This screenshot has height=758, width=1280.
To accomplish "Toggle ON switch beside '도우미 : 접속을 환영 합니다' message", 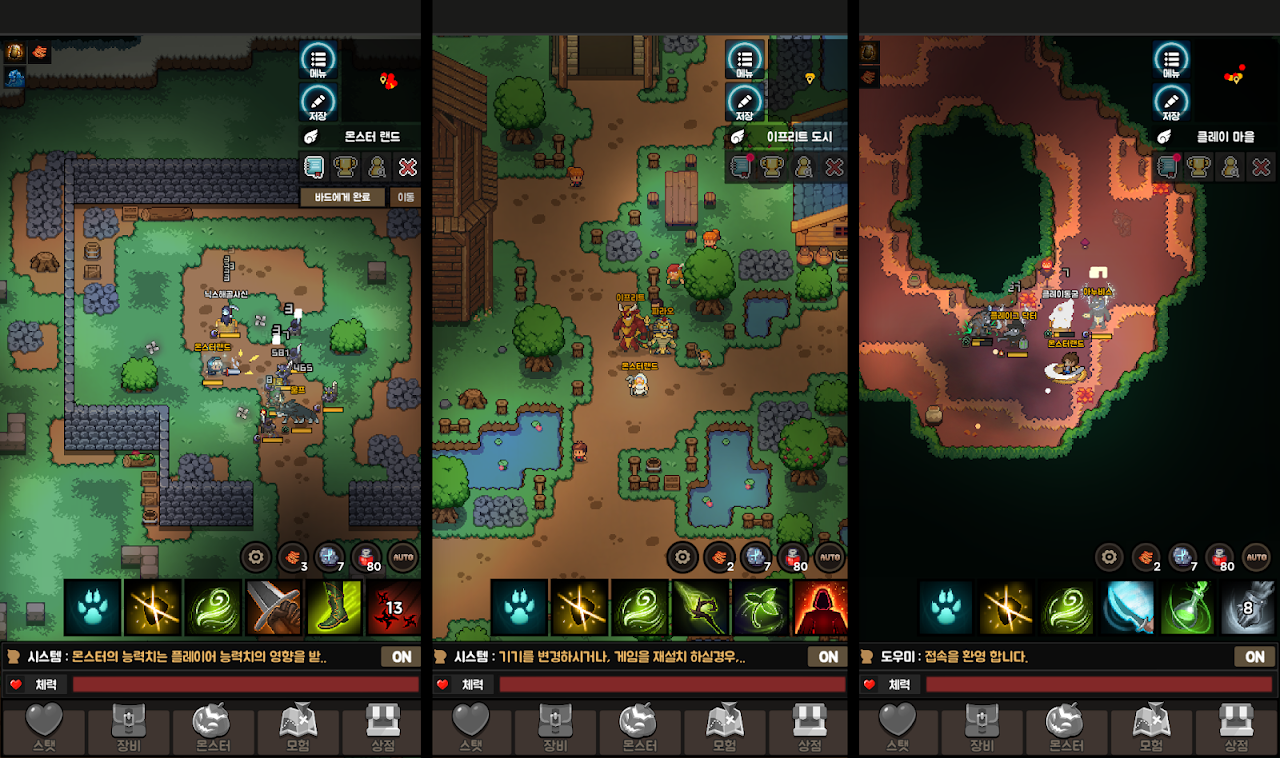I will [1255, 657].
